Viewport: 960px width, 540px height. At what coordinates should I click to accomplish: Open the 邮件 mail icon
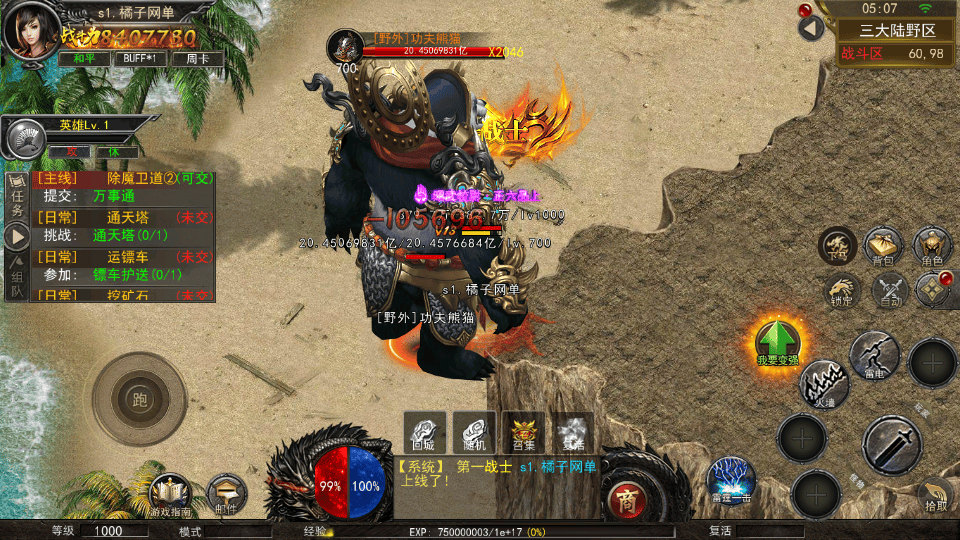(227, 494)
